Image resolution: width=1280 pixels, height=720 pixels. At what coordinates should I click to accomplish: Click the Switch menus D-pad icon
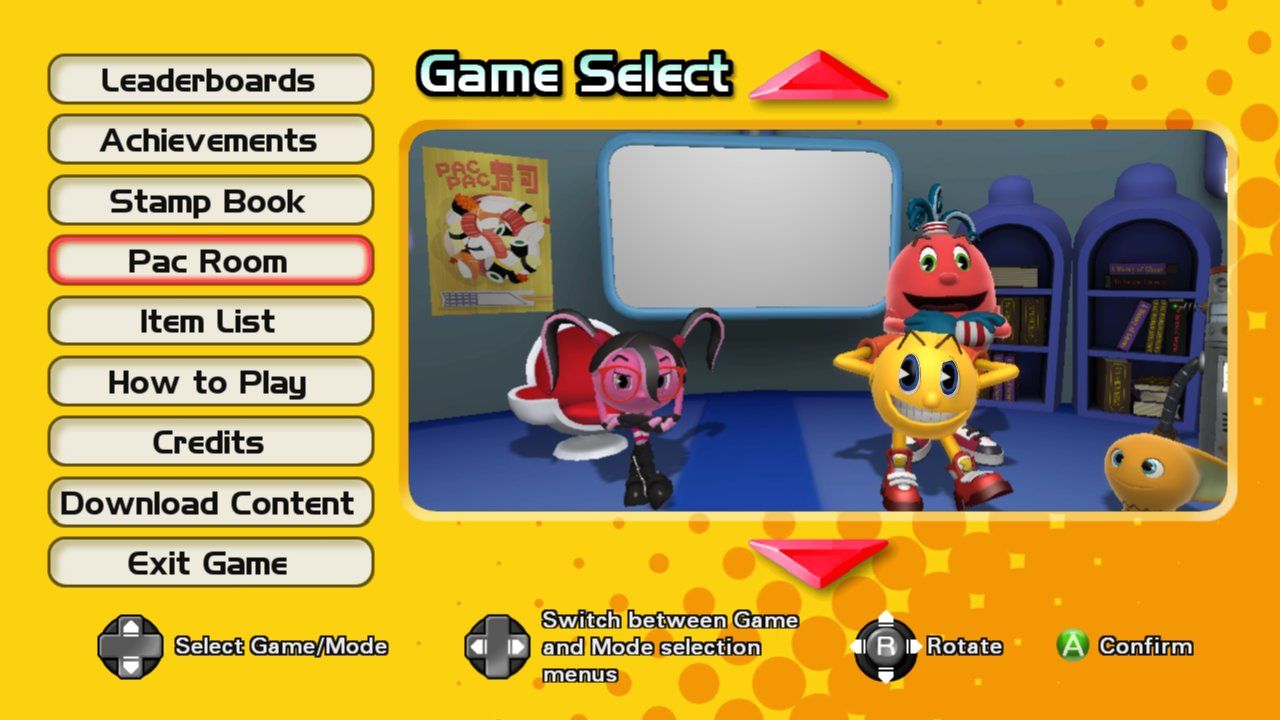tap(498, 646)
